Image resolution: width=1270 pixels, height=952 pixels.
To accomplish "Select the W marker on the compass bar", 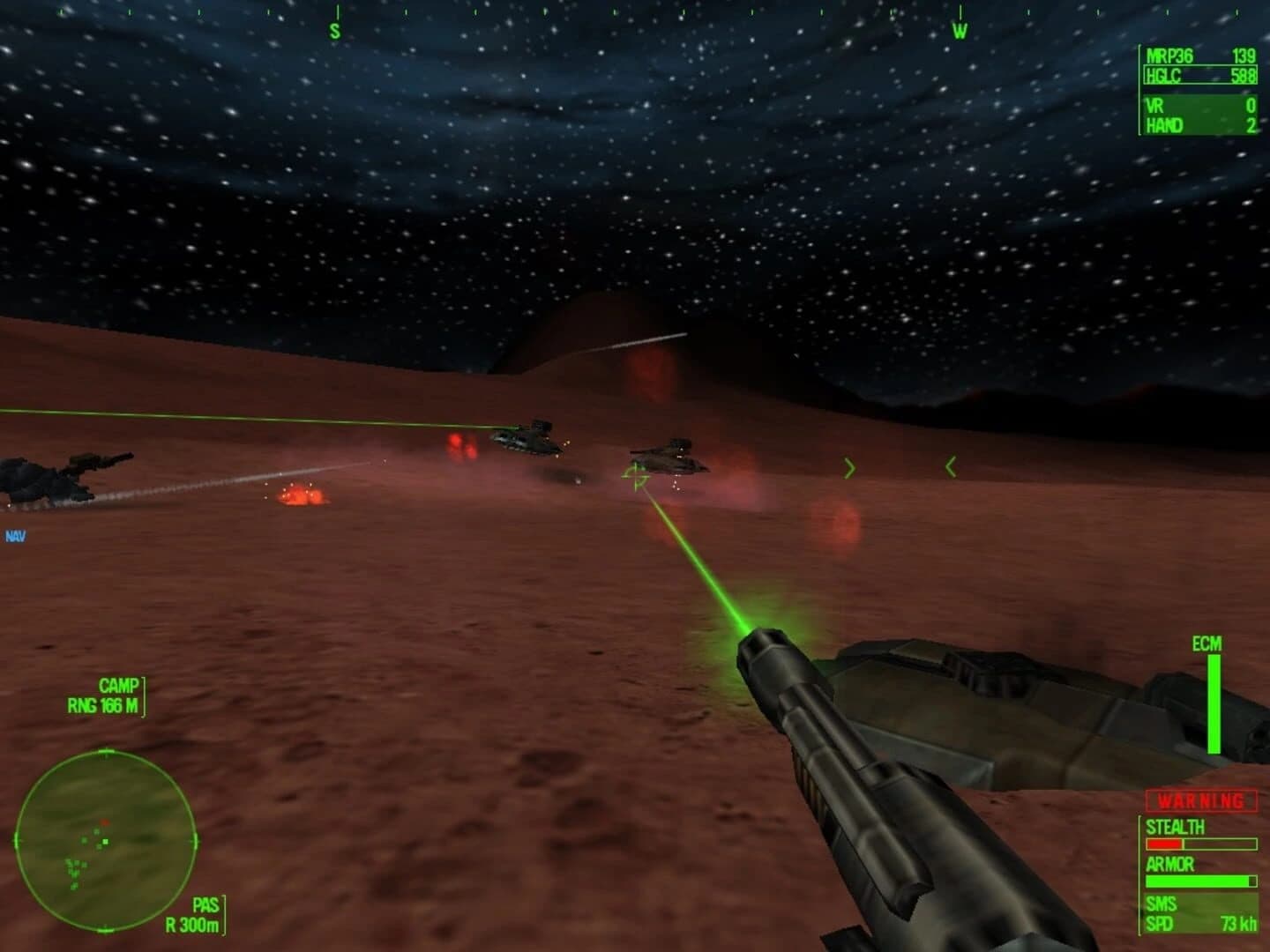I will pos(958,29).
